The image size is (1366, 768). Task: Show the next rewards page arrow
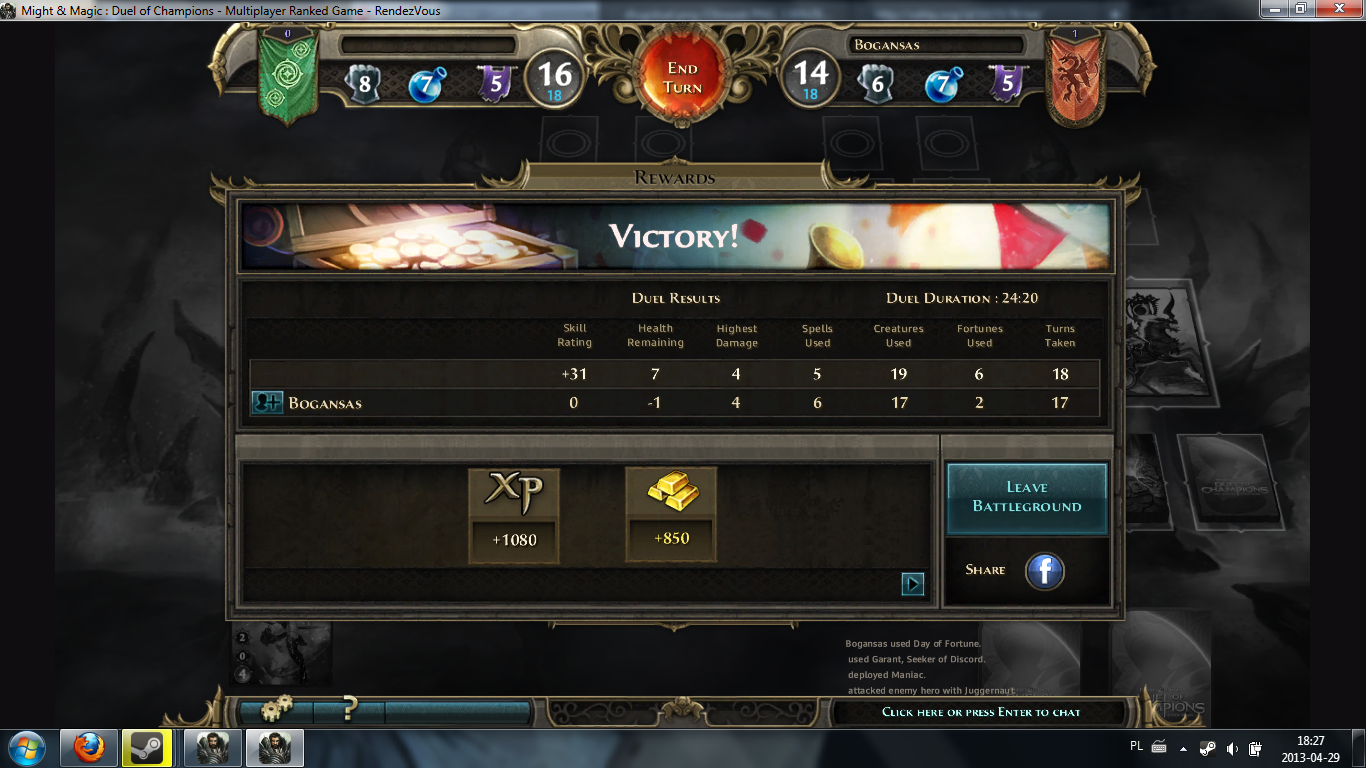pyautogui.click(x=912, y=584)
